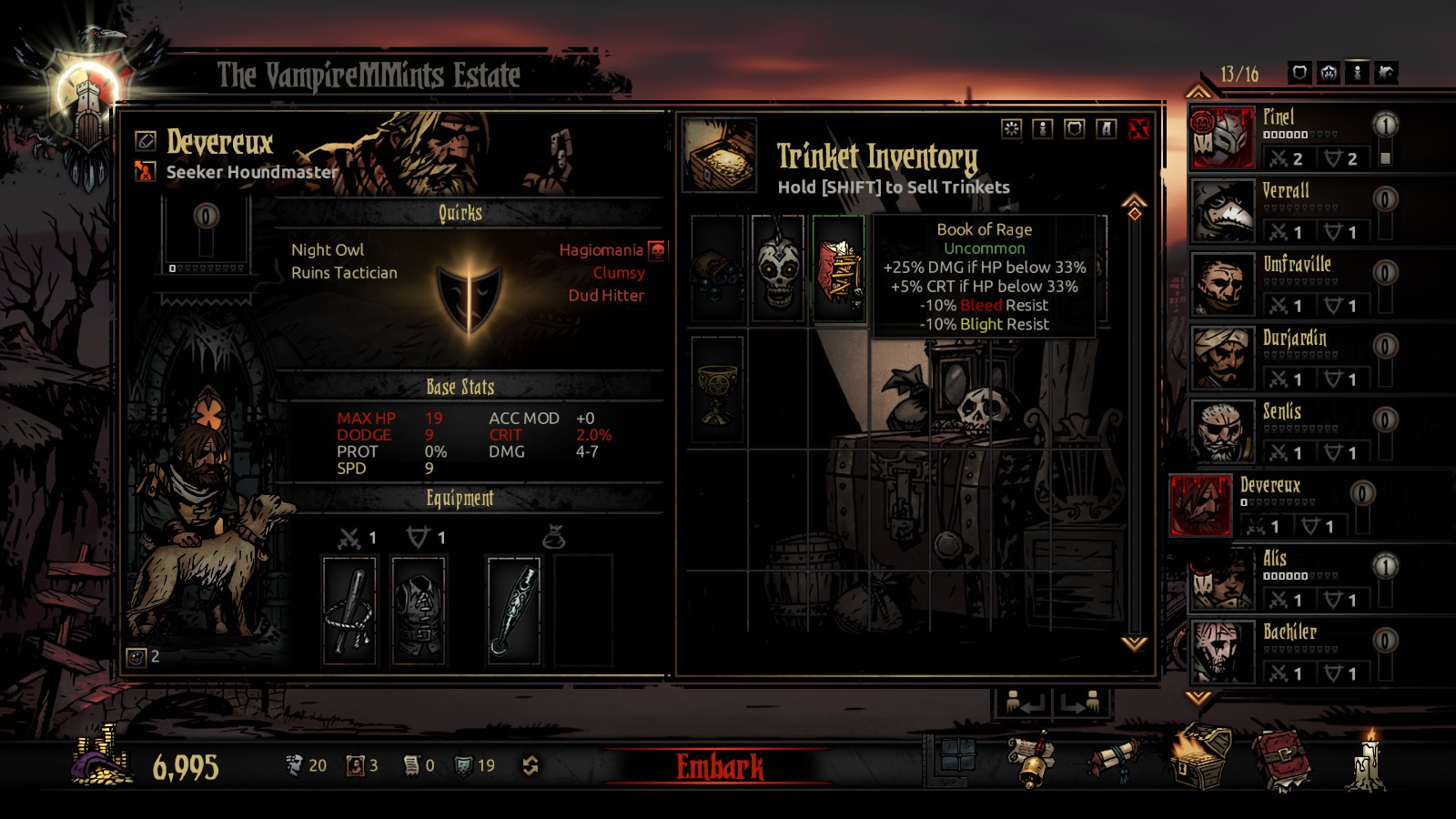Click the Embark button
The width and height of the screenshot is (1456, 819).
tap(719, 766)
